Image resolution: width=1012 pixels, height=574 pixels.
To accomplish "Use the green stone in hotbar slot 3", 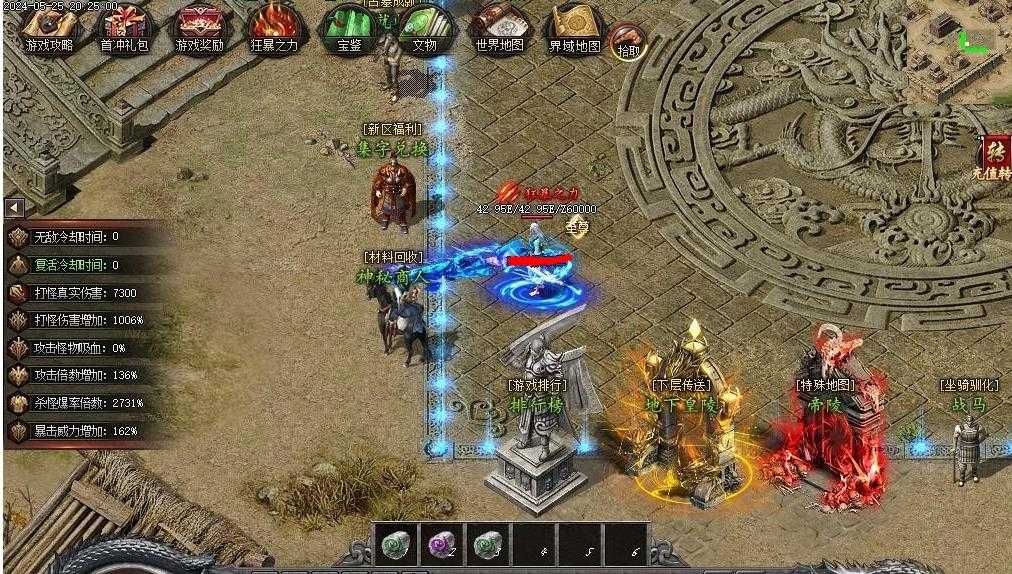I will pyautogui.click(x=487, y=545).
